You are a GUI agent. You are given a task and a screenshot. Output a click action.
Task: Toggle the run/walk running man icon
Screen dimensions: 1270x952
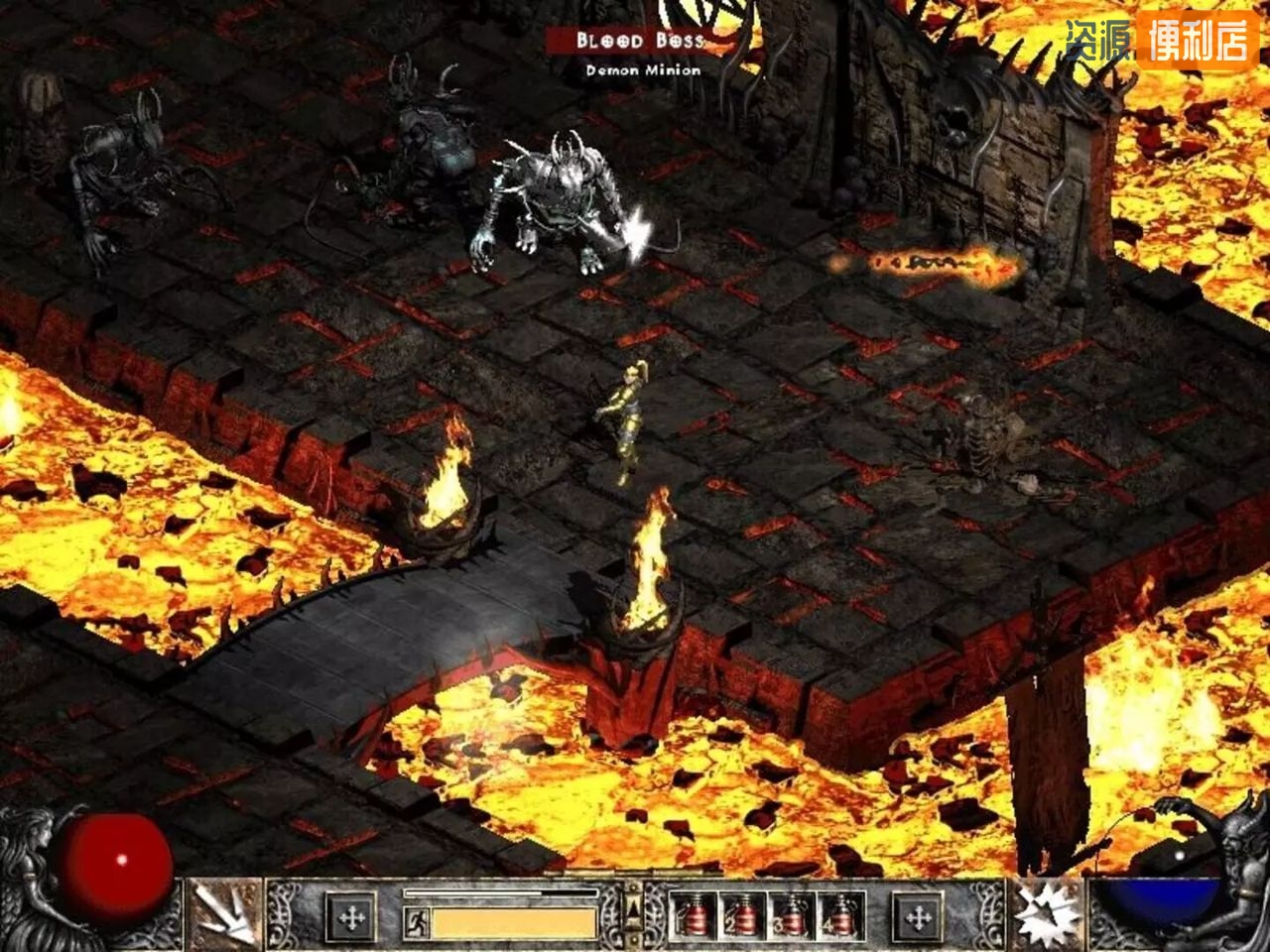pyautogui.click(x=417, y=922)
